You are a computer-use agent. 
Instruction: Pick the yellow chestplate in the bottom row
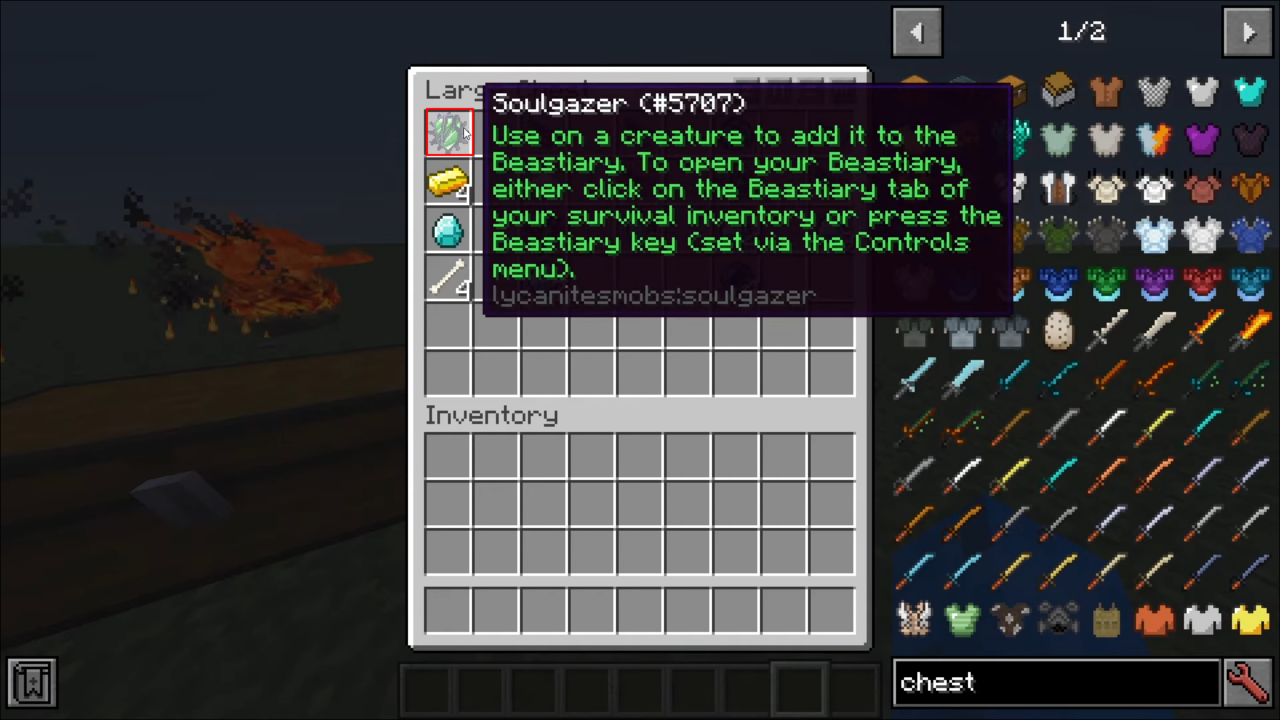point(1250,620)
